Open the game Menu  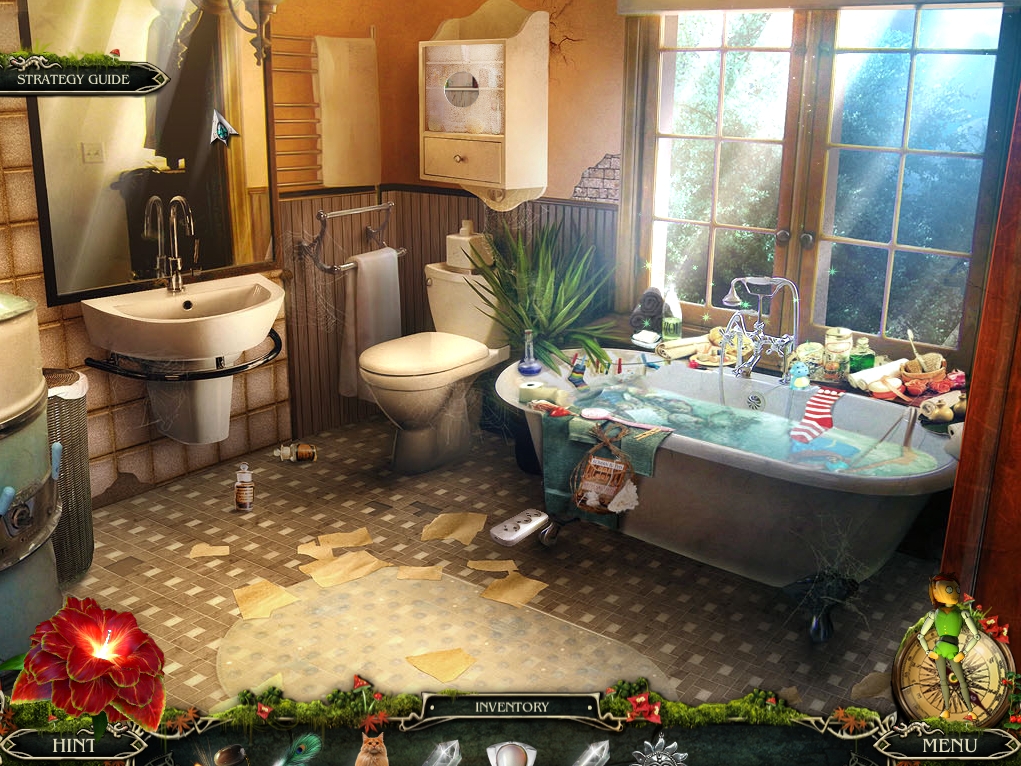pos(948,745)
